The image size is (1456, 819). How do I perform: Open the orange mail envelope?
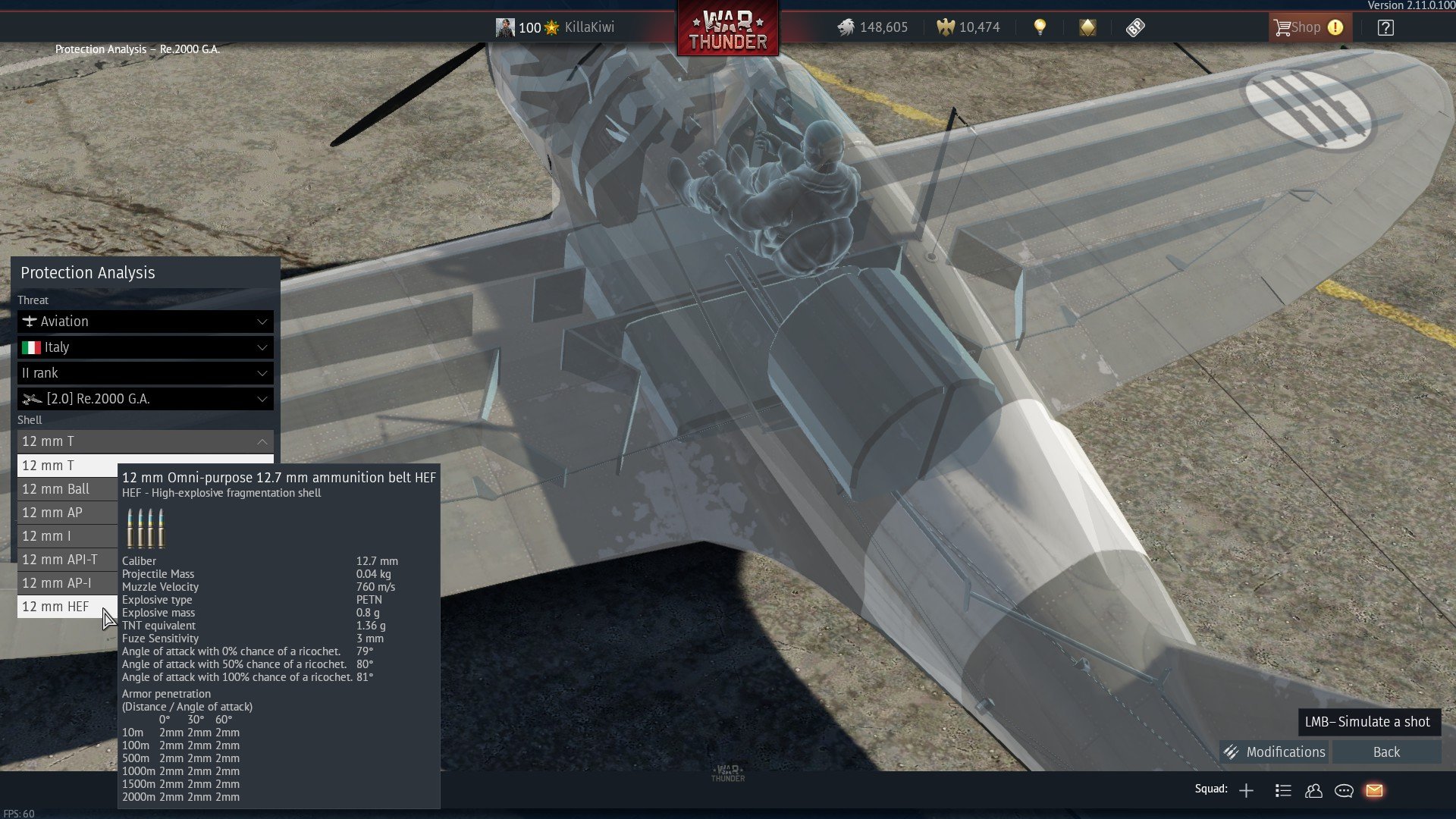pyautogui.click(x=1374, y=791)
